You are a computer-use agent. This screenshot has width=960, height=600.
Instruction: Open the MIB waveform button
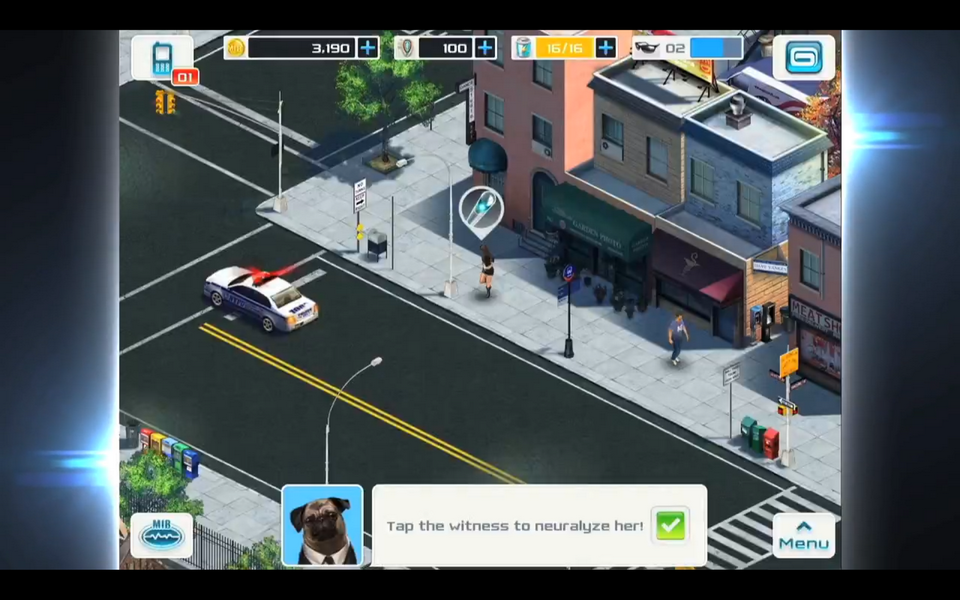pyautogui.click(x=162, y=535)
